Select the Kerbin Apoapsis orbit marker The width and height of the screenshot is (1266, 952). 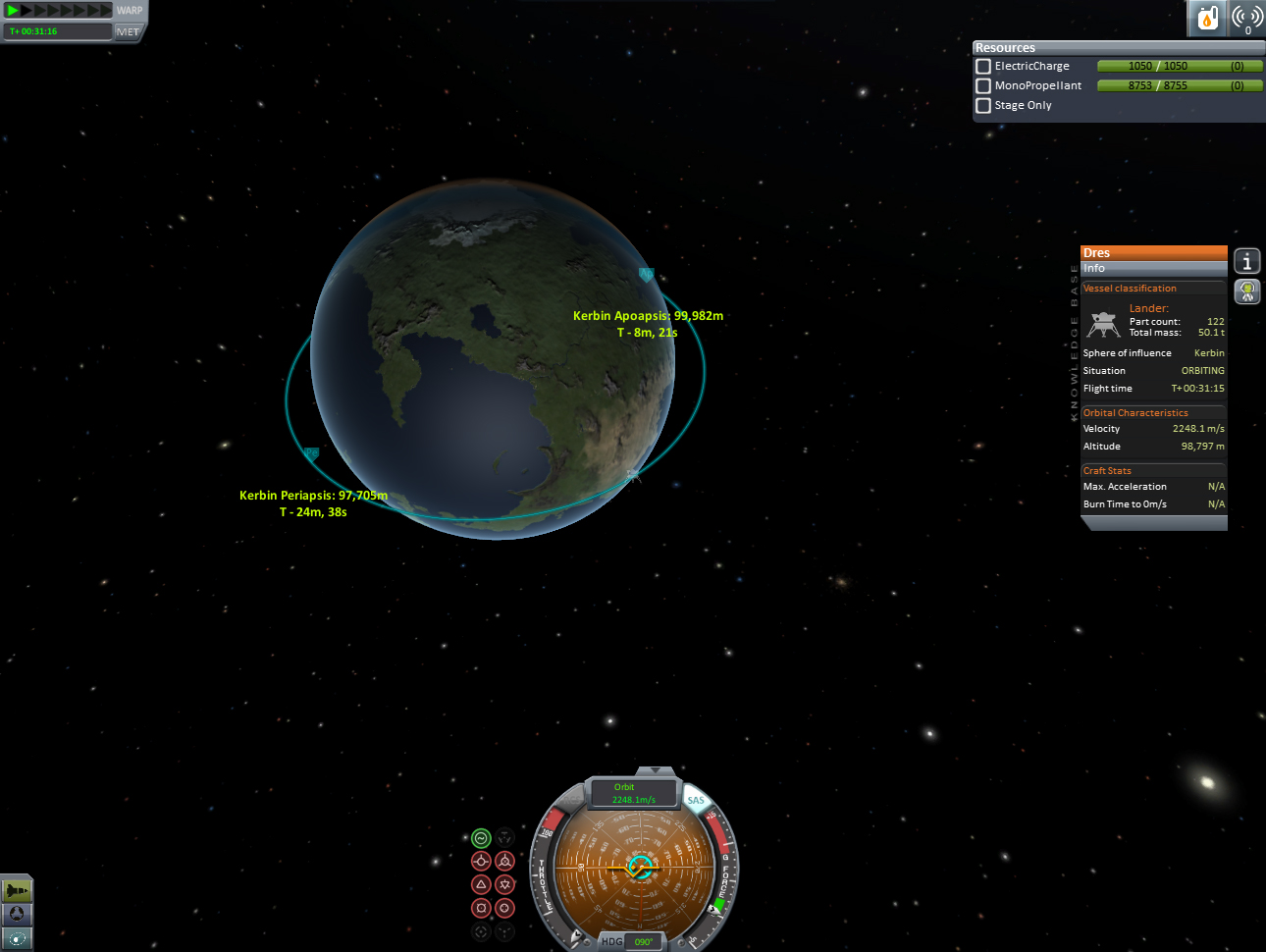[646, 275]
